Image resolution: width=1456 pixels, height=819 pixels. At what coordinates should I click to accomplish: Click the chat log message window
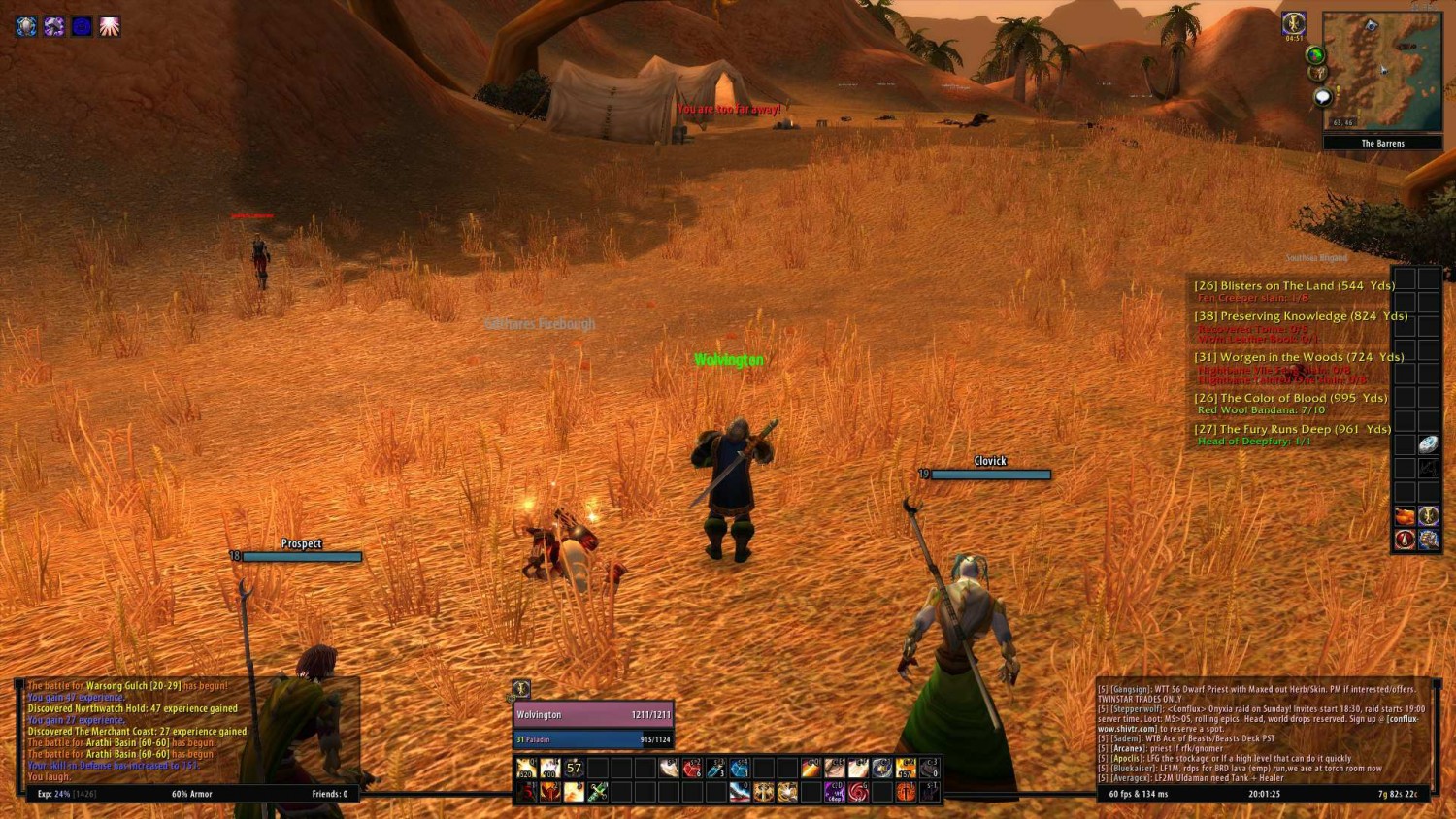1262,733
